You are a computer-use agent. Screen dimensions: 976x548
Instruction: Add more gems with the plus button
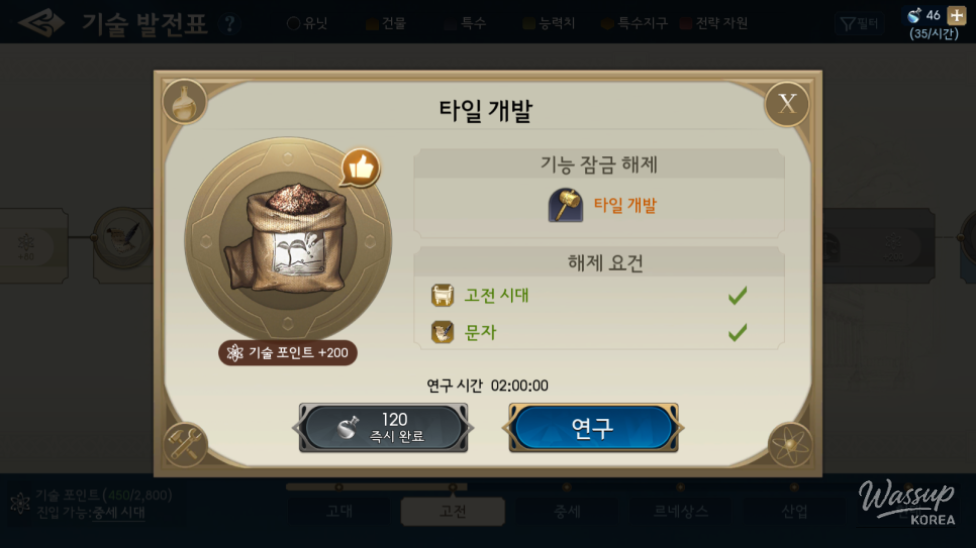tap(955, 15)
